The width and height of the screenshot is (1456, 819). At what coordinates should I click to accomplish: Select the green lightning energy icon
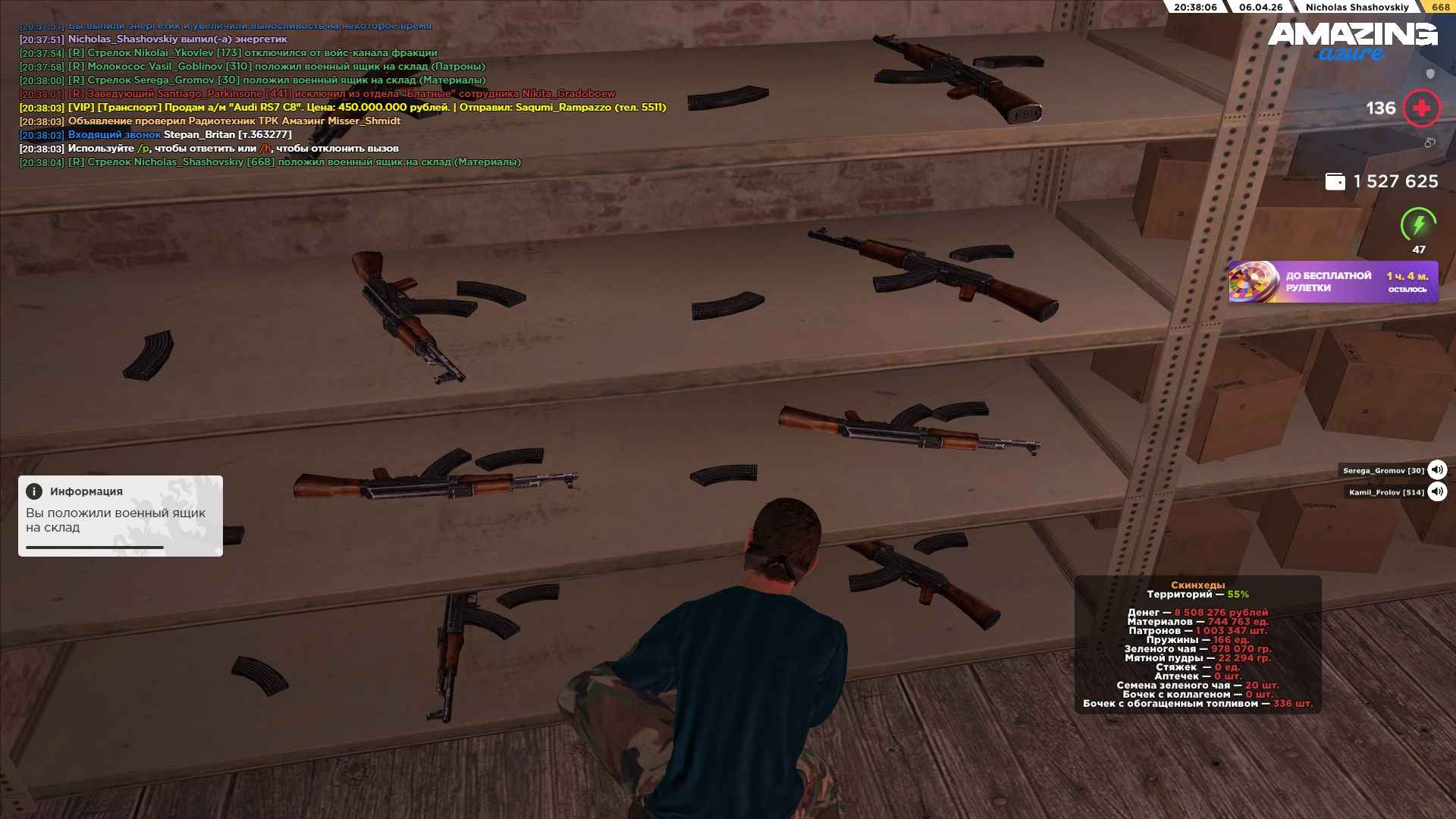coord(1418,225)
